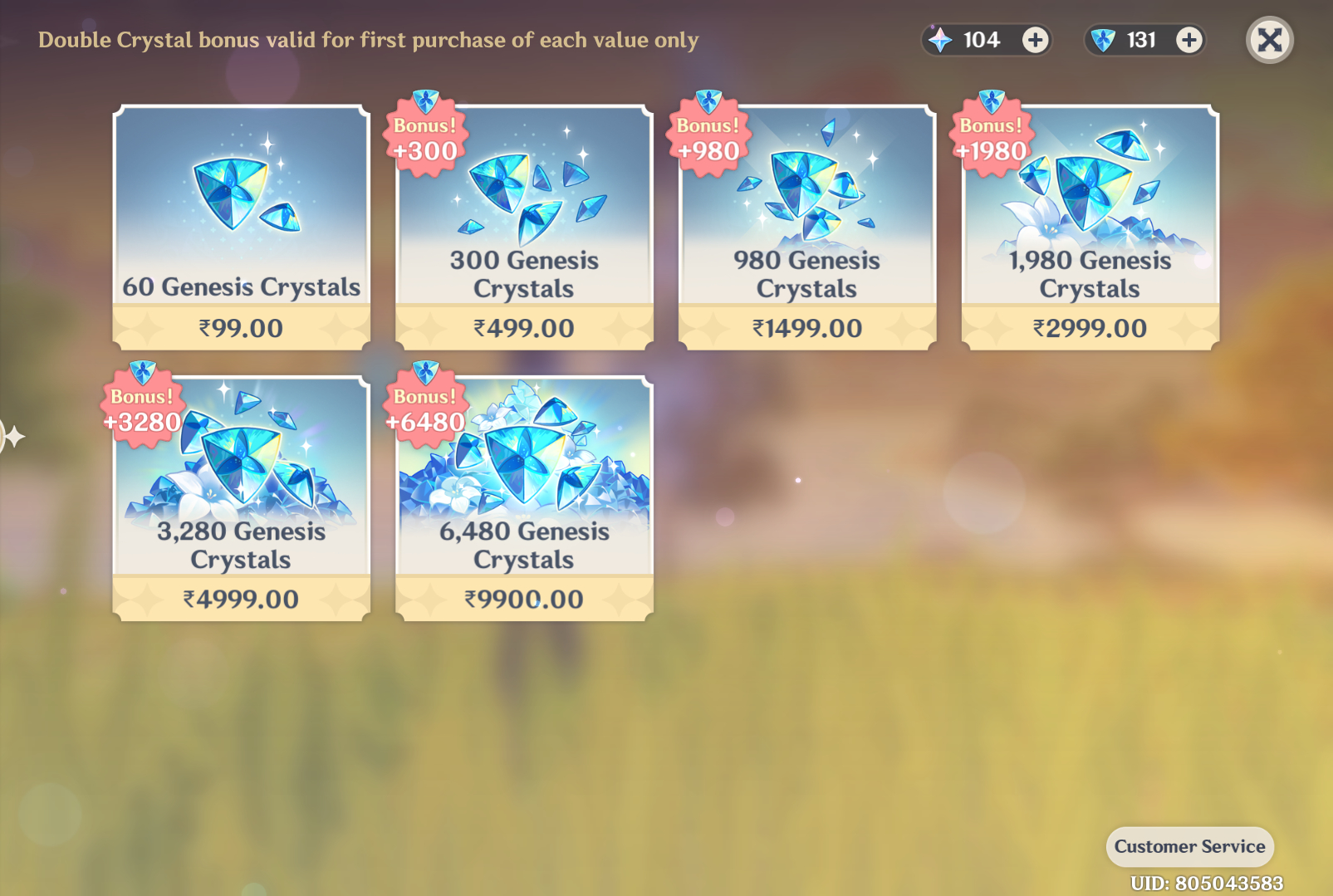Click the Bonus +300 badge crystal icon
The width and height of the screenshot is (1333, 896).
click(426, 101)
